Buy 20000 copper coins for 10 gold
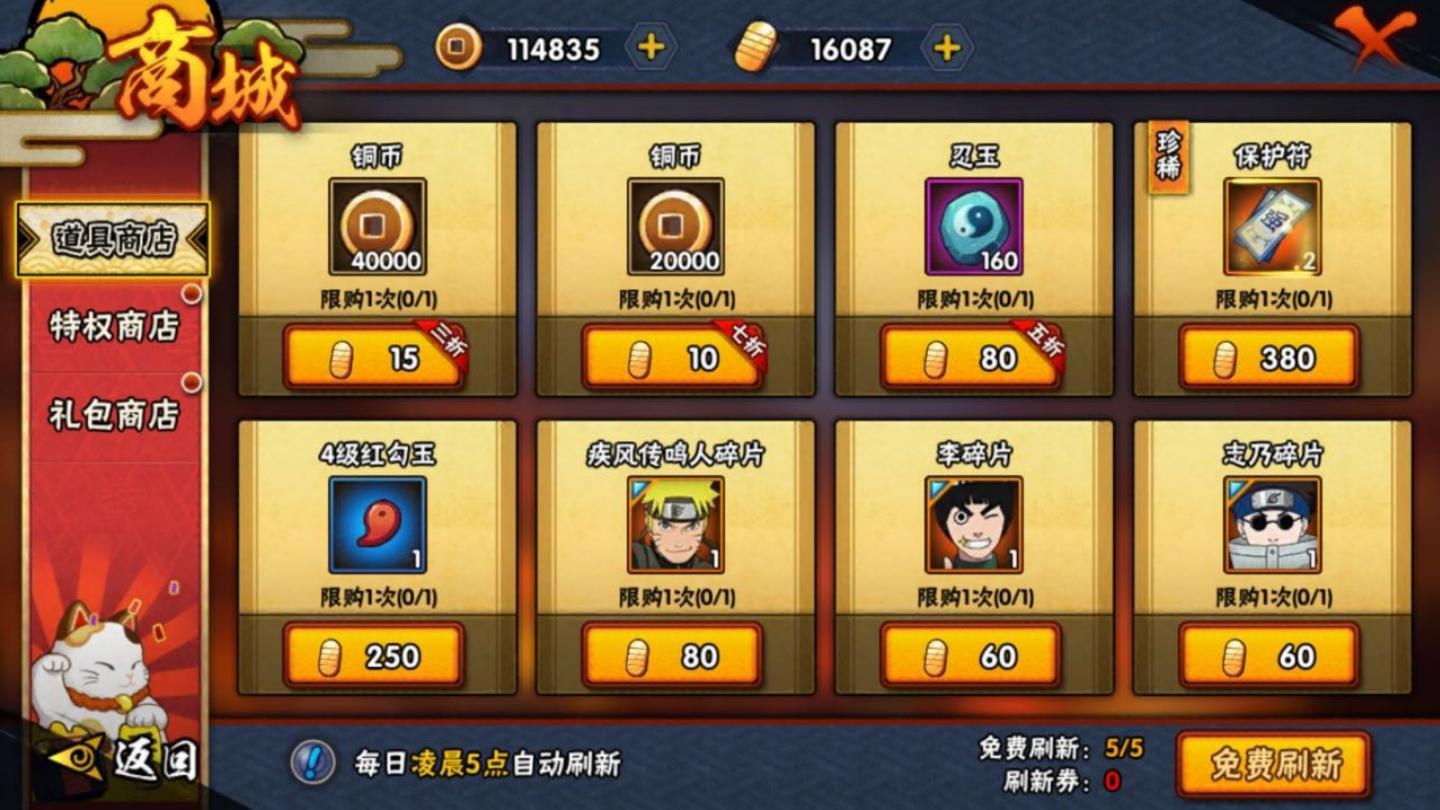This screenshot has width=1440, height=810. [x=672, y=358]
